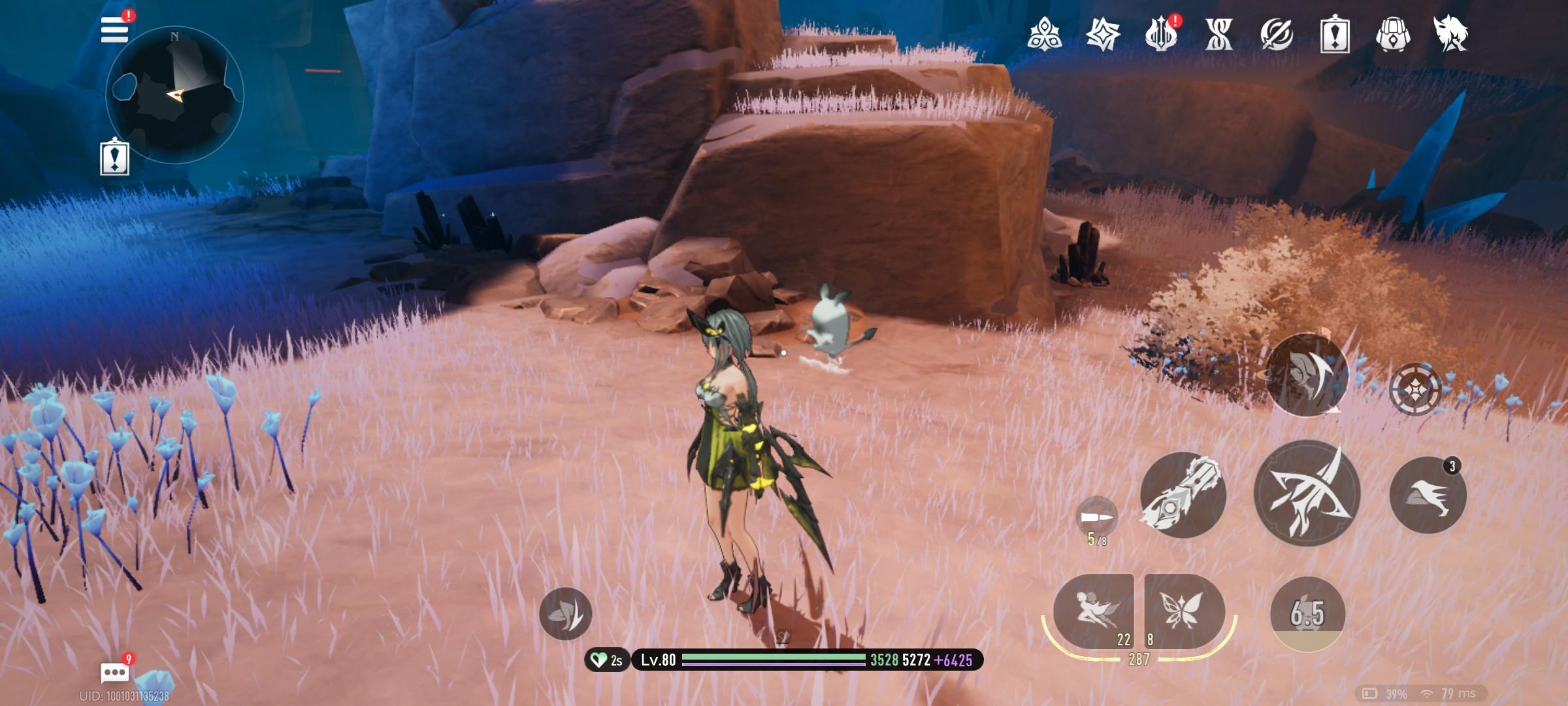Screen dimensions: 1568x706
Task: Open the three-petal flower icon menu
Action: [x=1044, y=34]
